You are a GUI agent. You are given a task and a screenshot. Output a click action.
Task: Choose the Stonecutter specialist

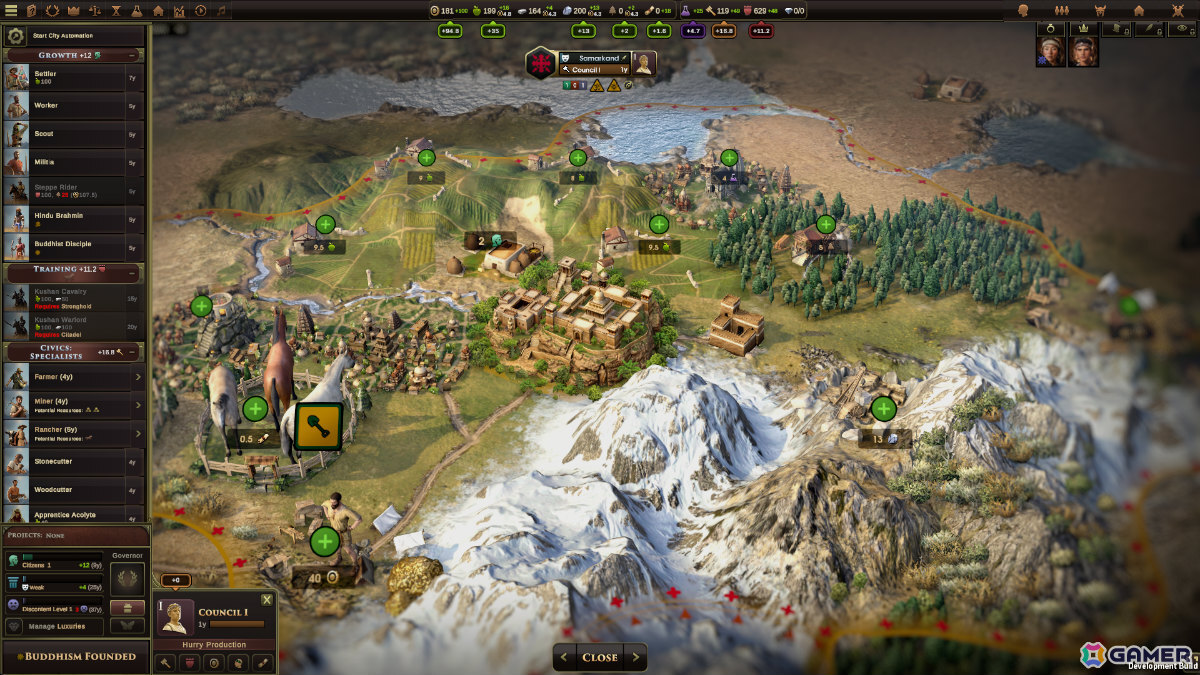point(65,462)
